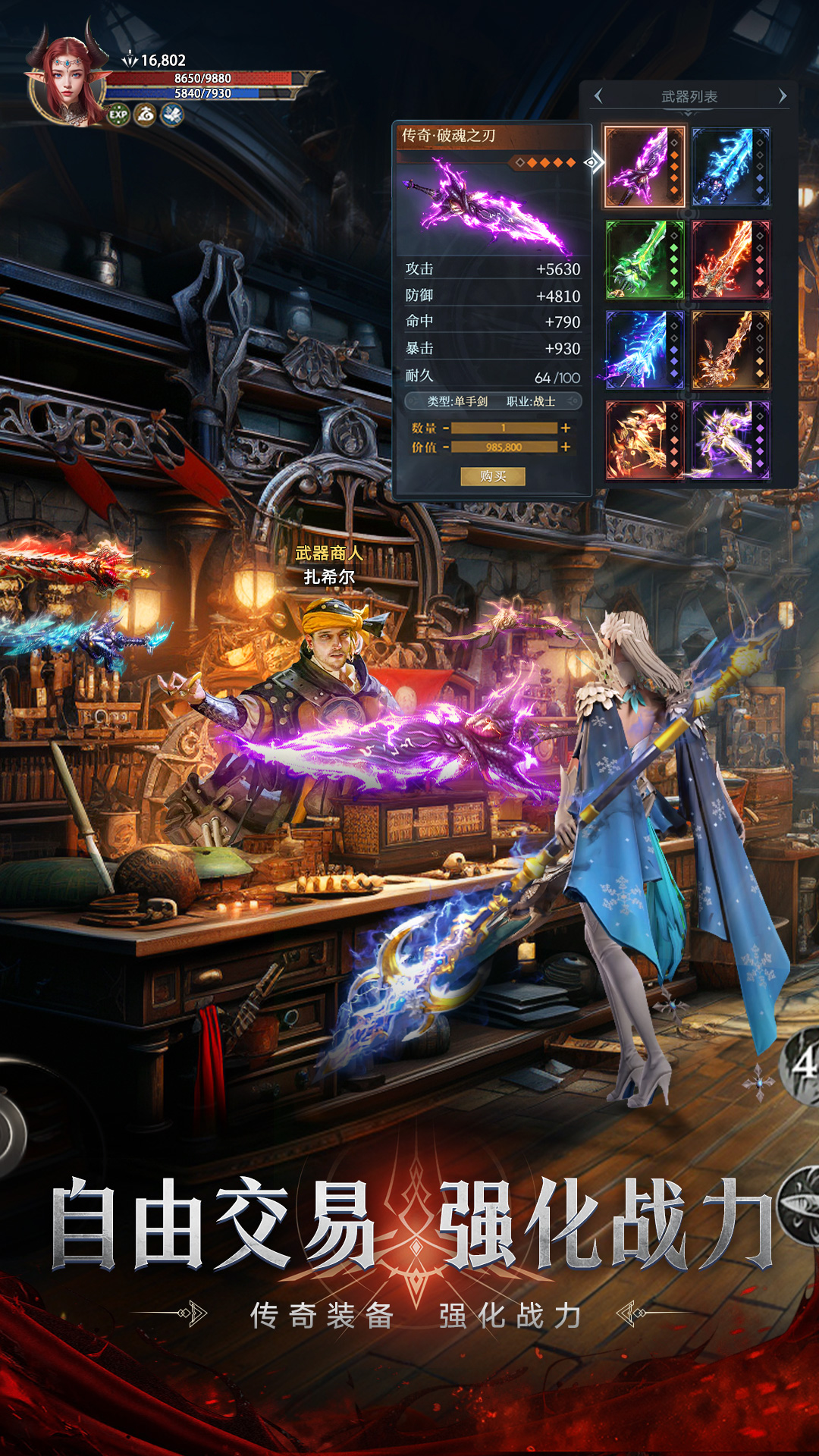Click the EXP buff icon

118,115
